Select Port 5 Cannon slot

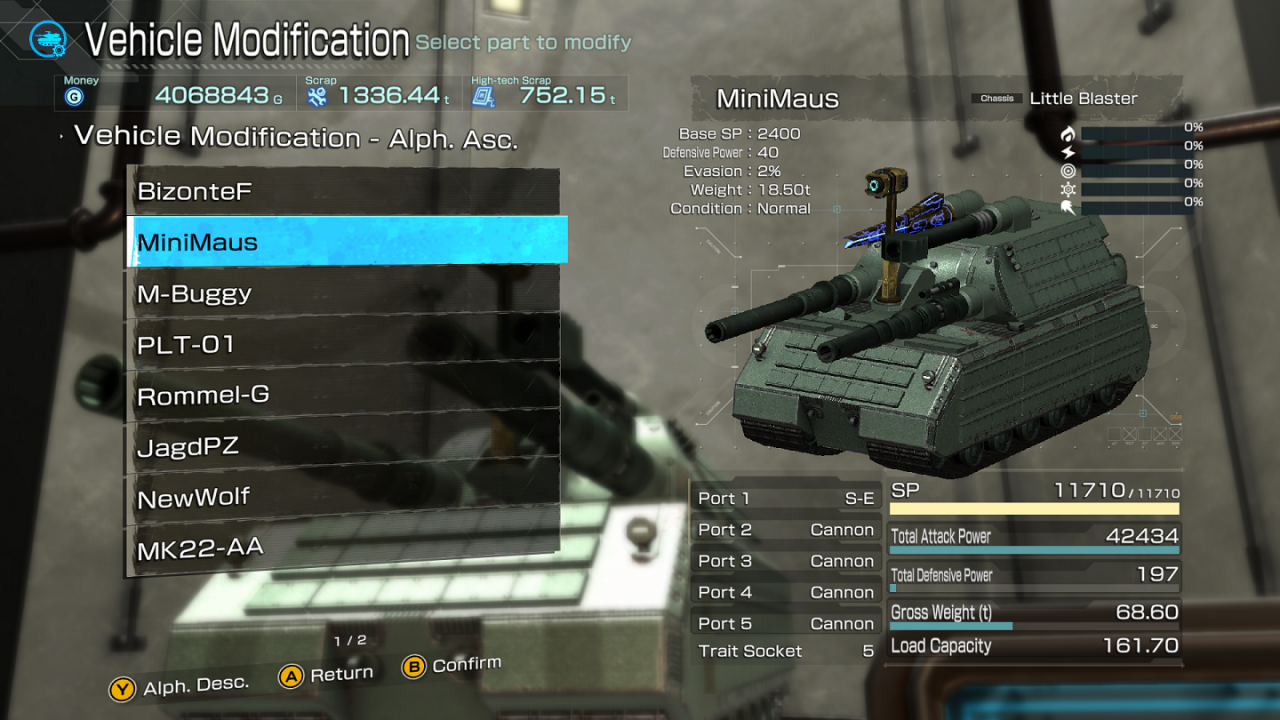point(786,623)
